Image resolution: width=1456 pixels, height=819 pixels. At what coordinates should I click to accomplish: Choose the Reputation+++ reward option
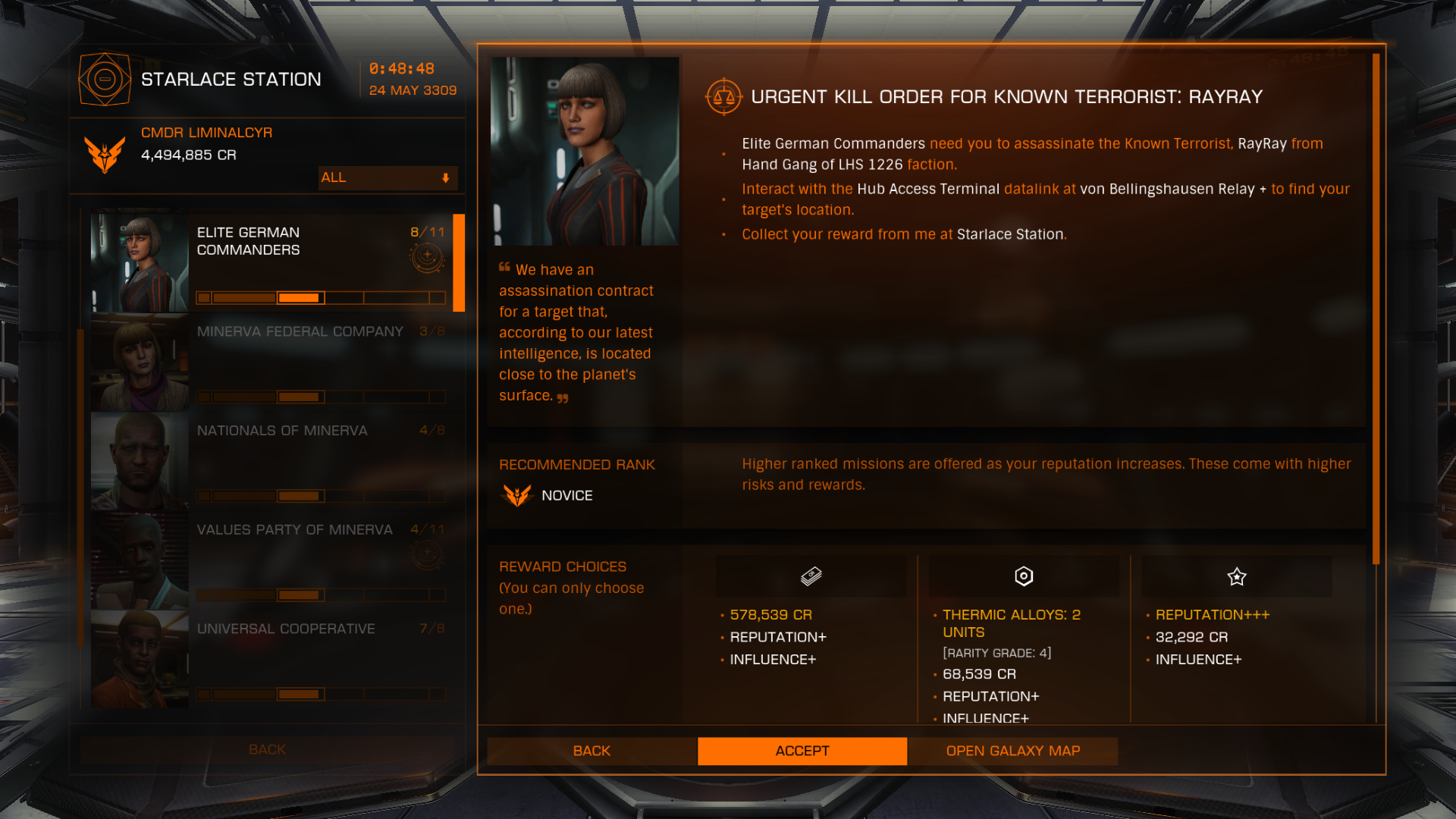pyautogui.click(x=1236, y=577)
